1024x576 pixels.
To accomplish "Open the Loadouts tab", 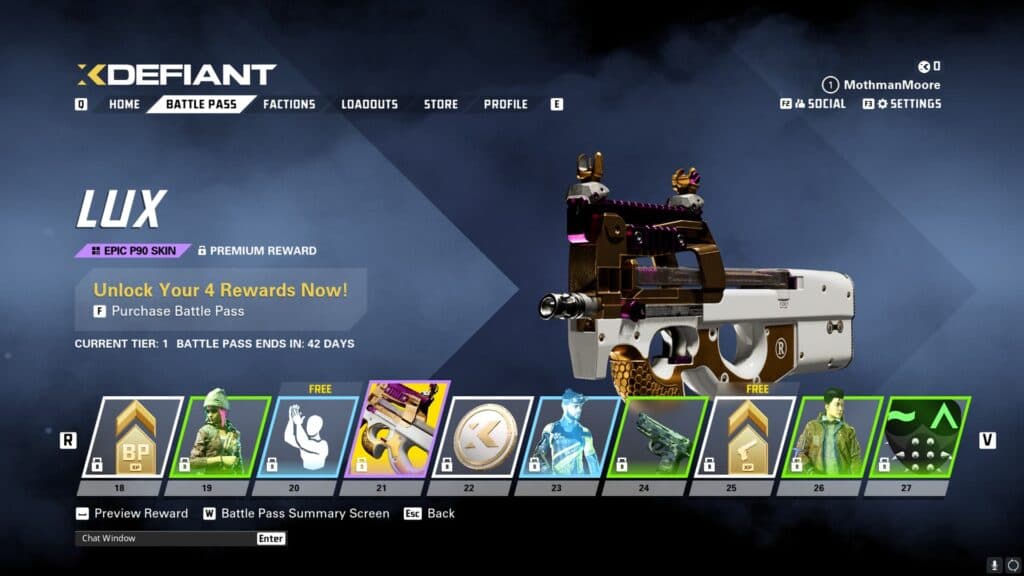I will [x=369, y=104].
